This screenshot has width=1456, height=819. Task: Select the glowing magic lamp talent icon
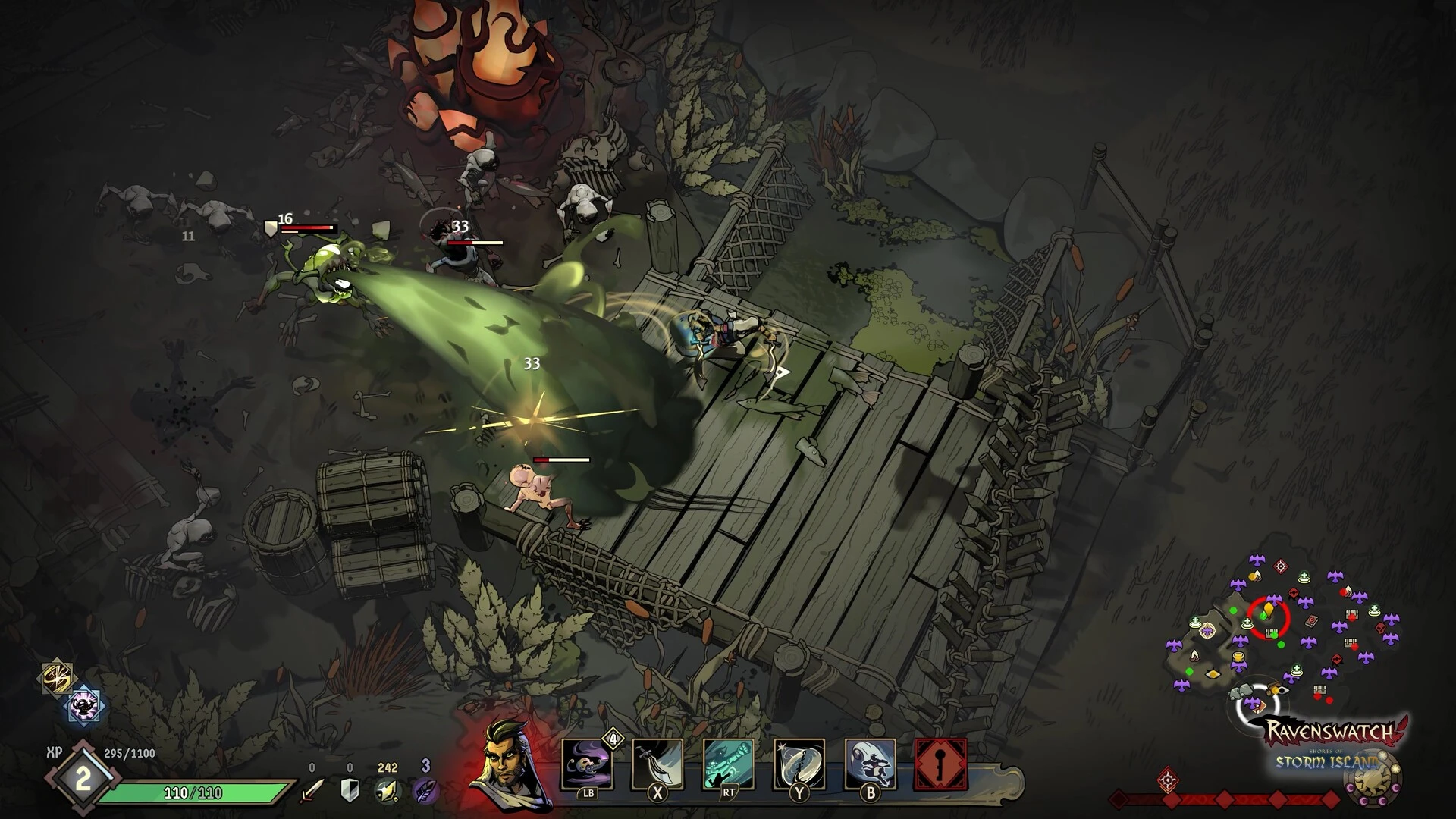[85, 706]
